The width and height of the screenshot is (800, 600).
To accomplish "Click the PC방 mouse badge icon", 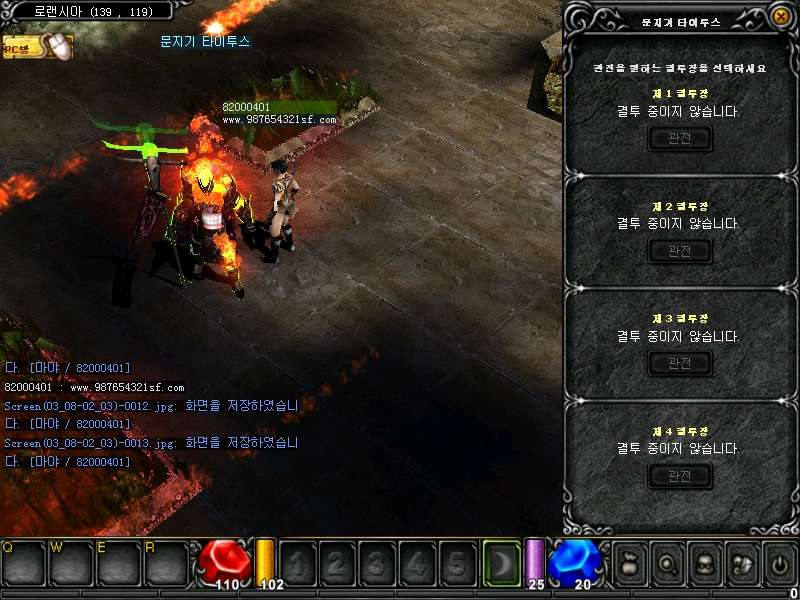I will 40,46.
